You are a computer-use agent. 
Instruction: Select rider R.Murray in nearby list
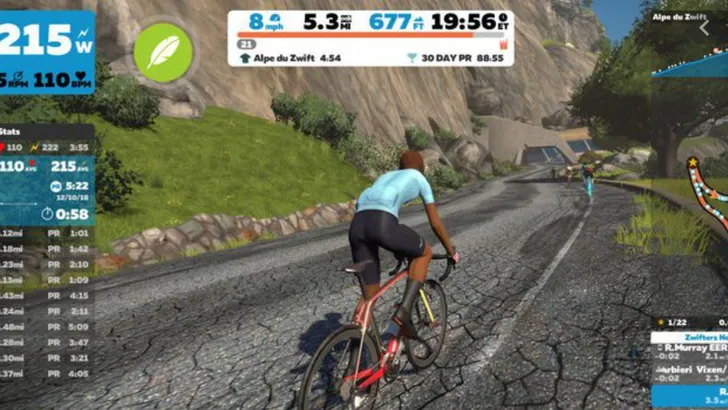690,352
